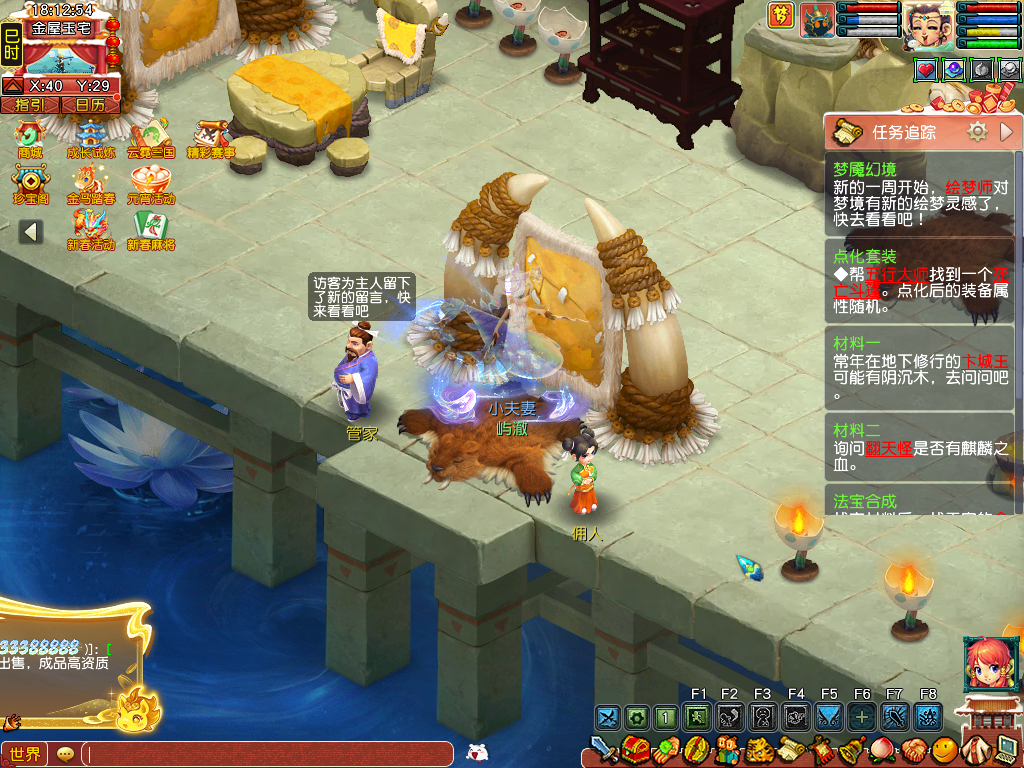Collapse the left icon panel with the arrow
Screen dimensions: 1024x768
[x=31, y=232]
